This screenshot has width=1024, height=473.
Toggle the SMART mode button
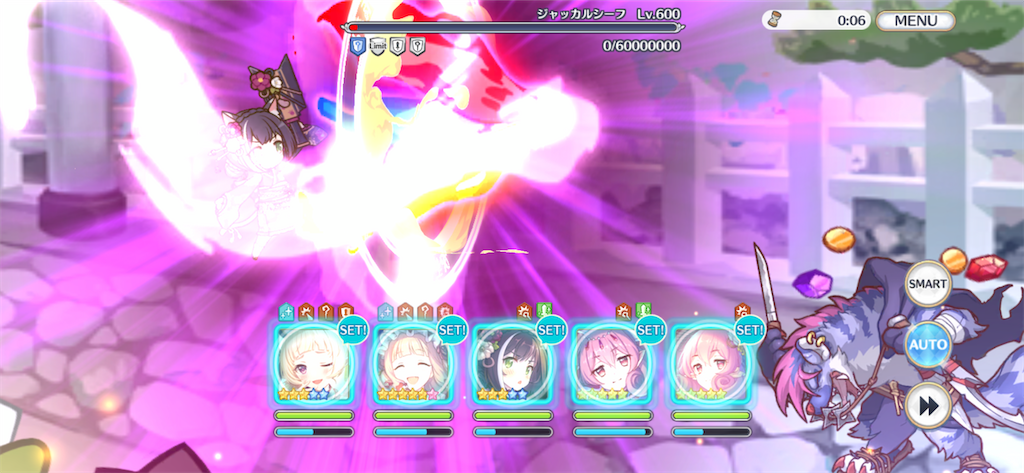pyautogui.click(x=927, y=284)
